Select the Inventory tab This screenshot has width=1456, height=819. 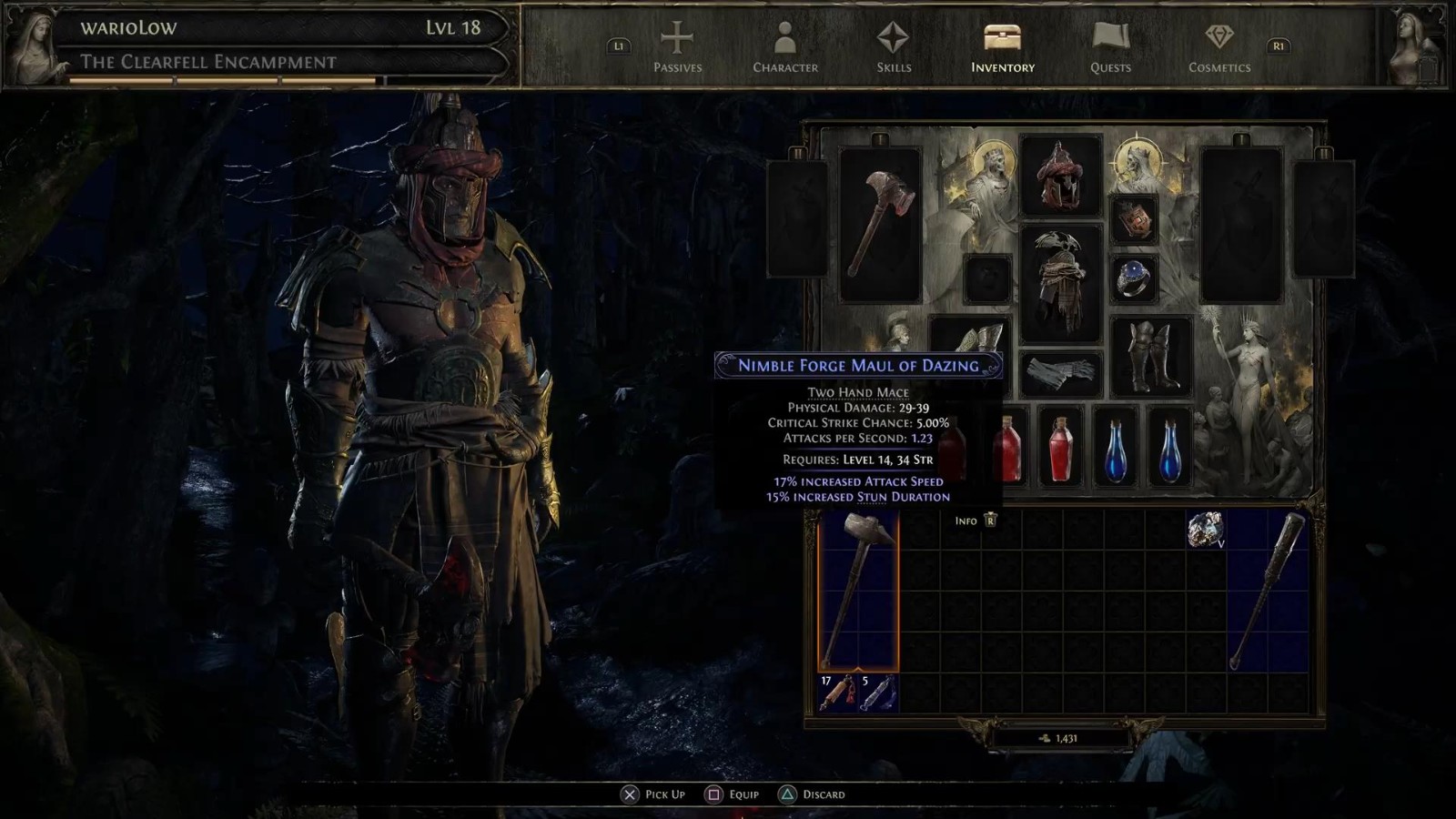(1002, 47)
